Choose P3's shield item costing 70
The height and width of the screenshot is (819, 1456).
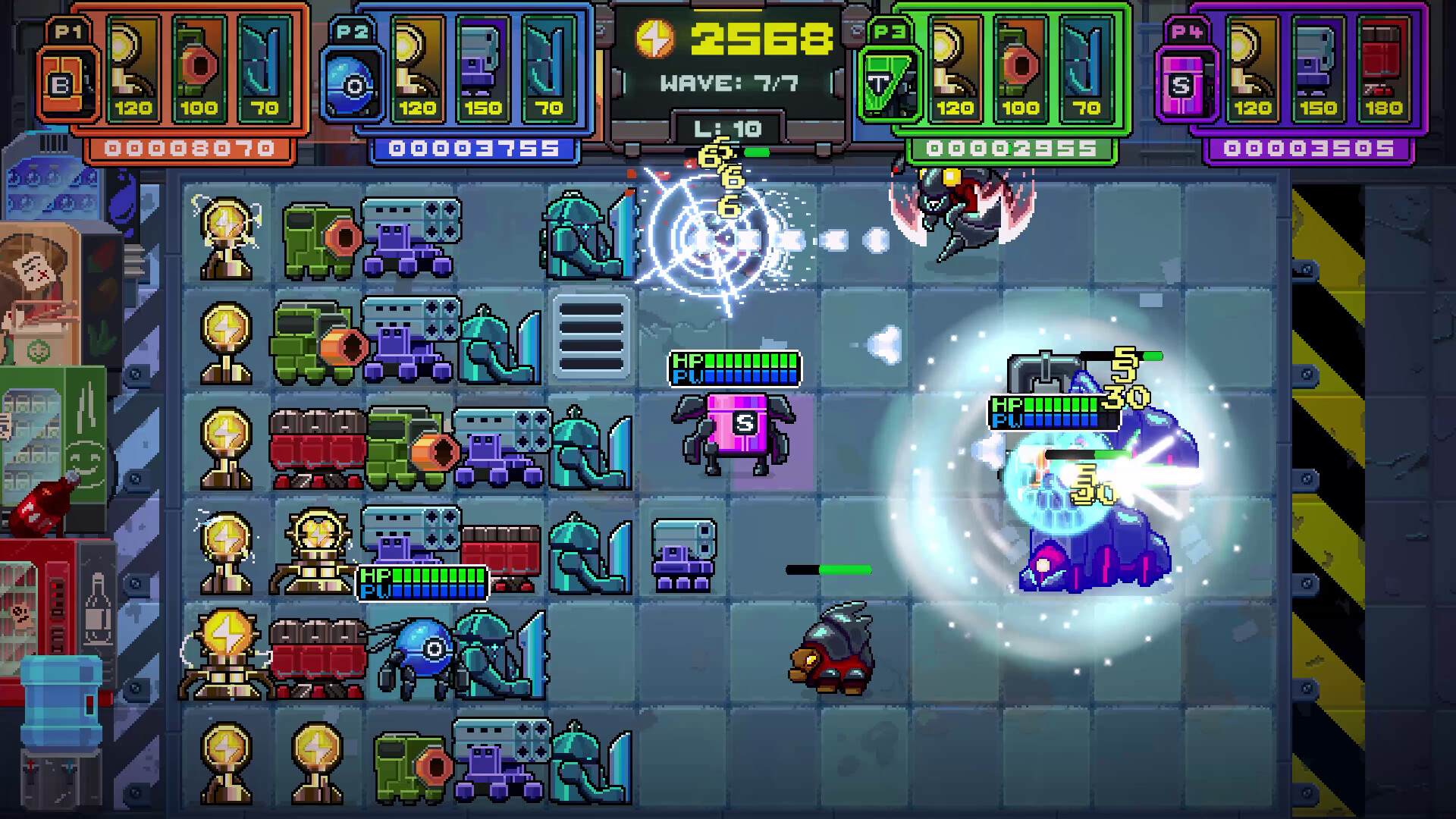click(x=1088, y=68)
